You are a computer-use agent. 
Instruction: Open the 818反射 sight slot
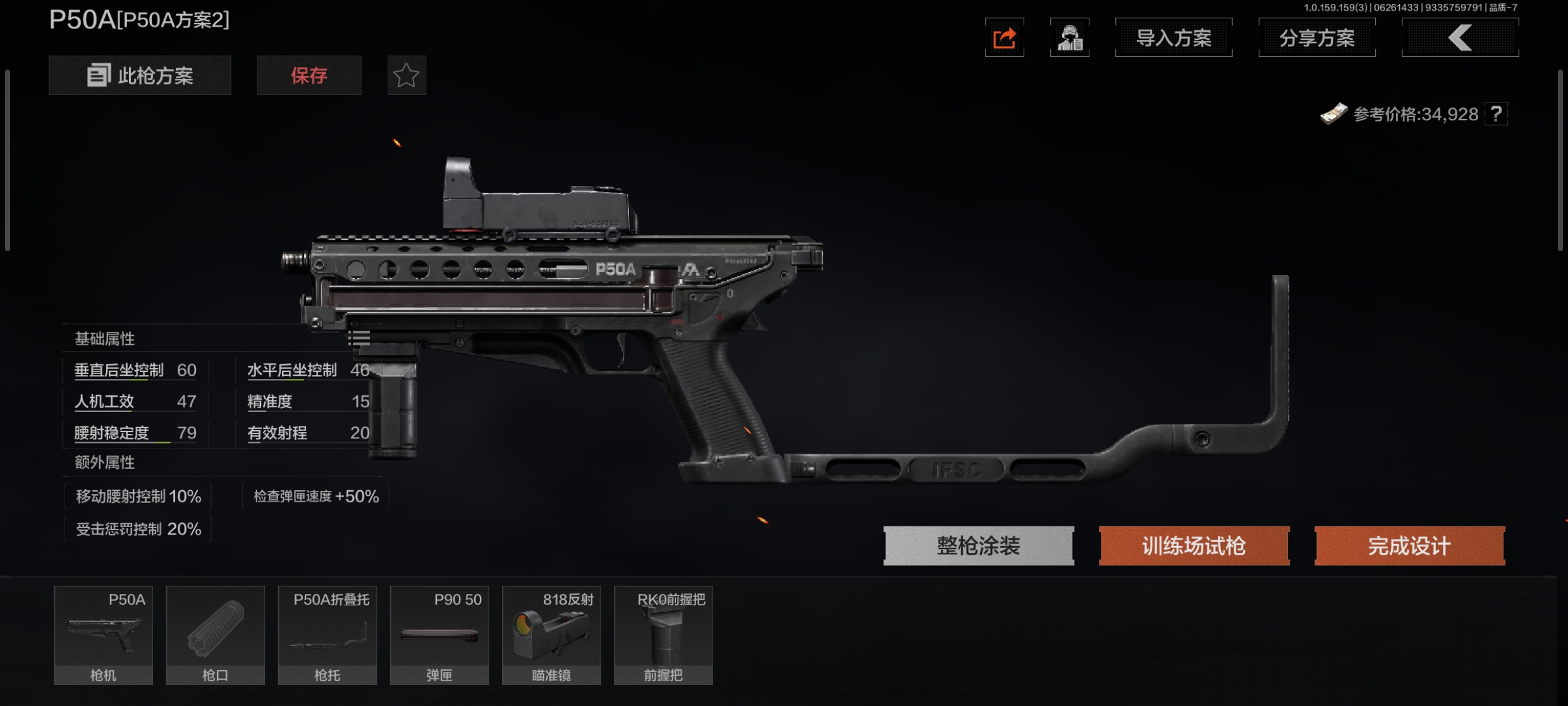pyautogui.click(x=551, y=635)
